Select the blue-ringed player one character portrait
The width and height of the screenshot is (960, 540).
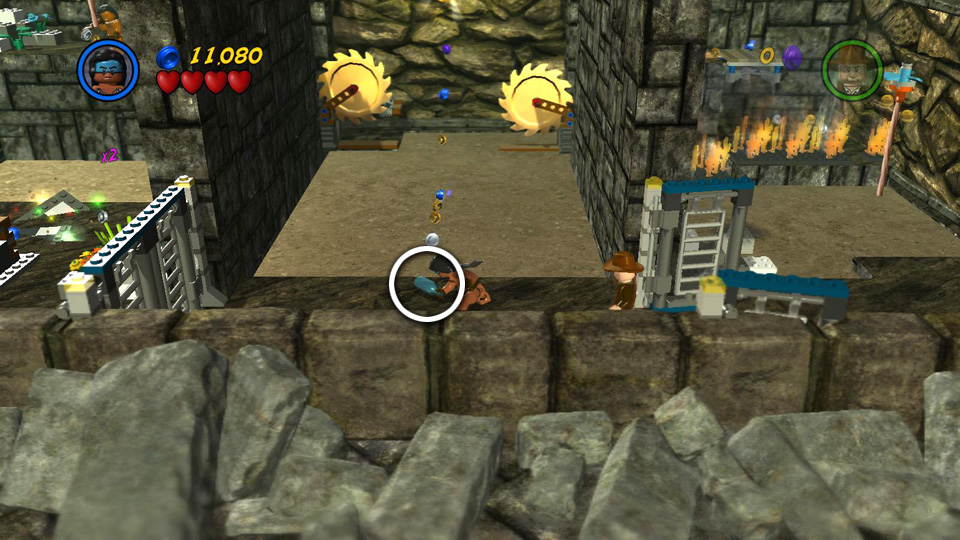[x=108, y=67]
